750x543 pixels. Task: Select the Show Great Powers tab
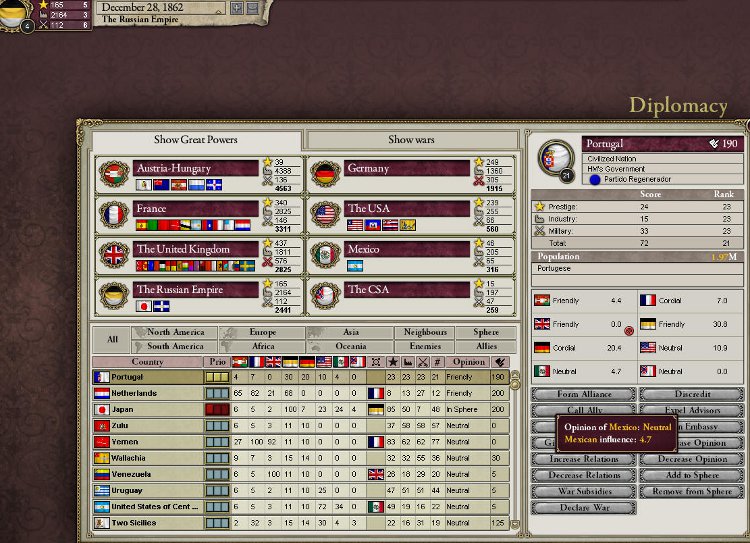[x=194, y=140]
